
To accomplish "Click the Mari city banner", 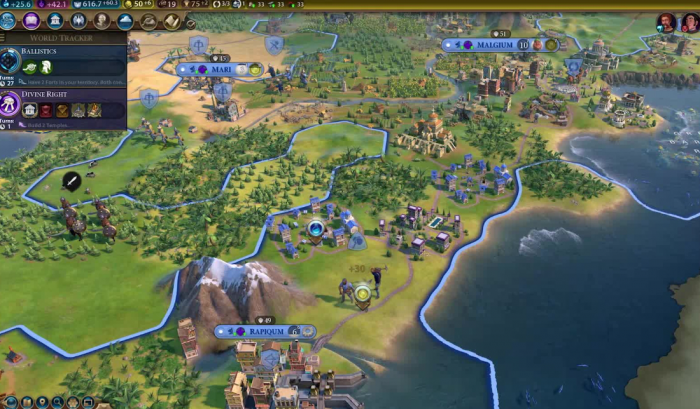I will (x=220, y=70).
